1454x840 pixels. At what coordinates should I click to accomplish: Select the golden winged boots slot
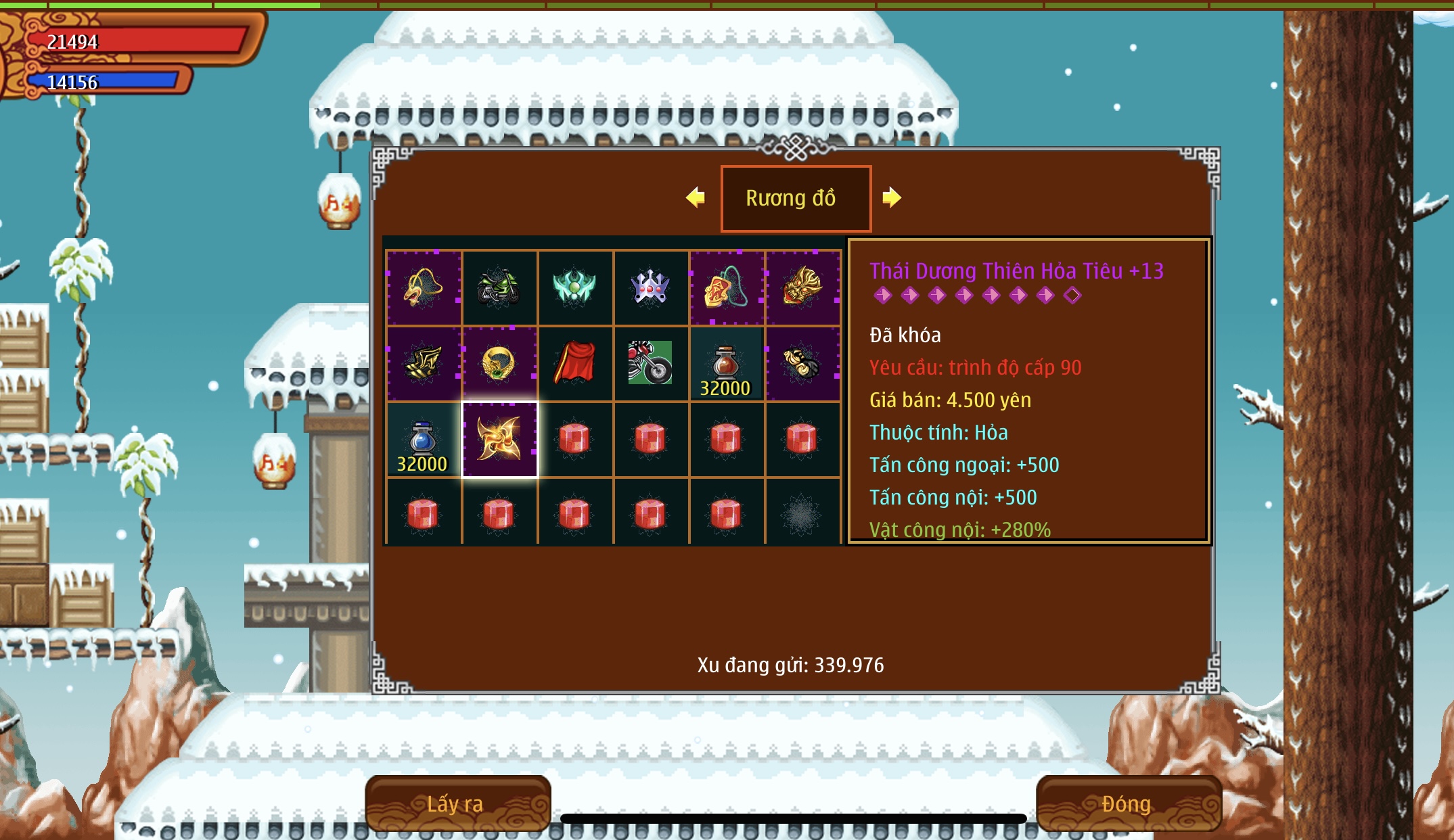coord(424,364)
